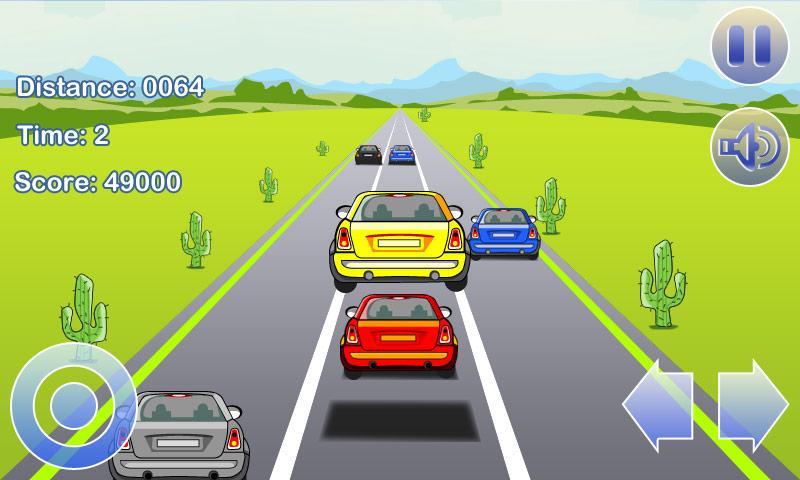Toggle the sound speaker button

pos(749,147)
